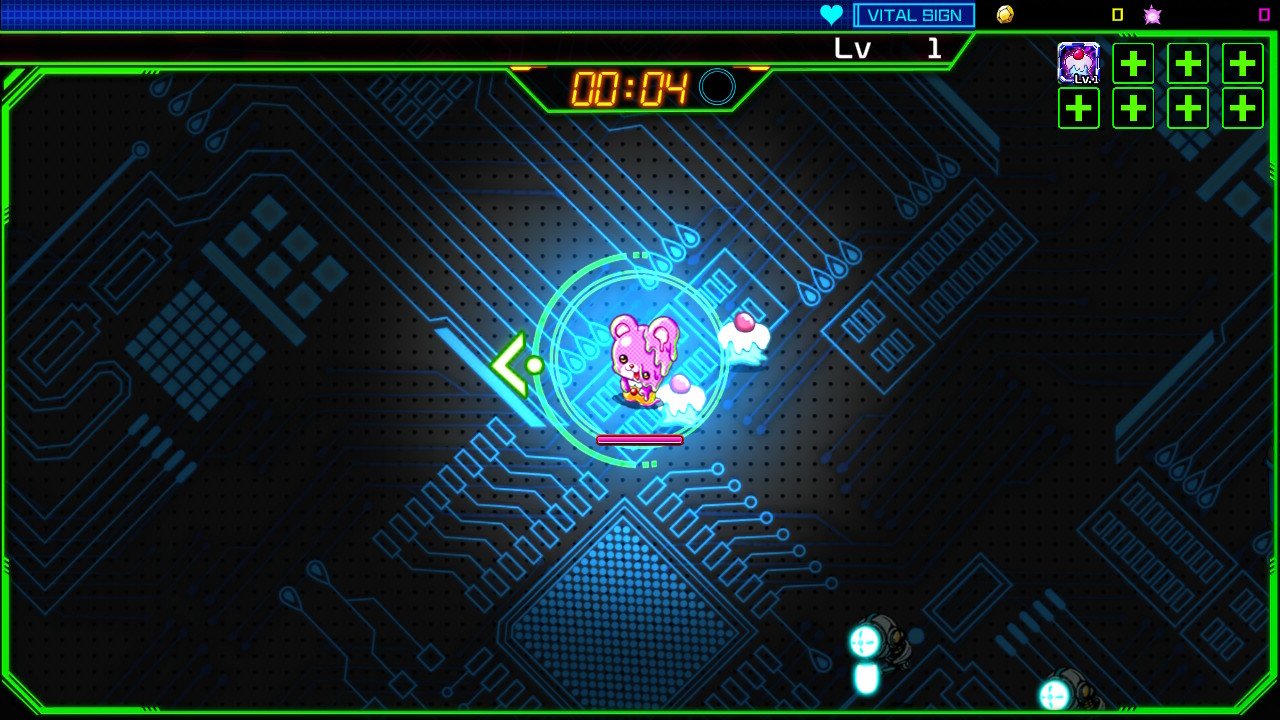Click the circle emblem beside the timer

pos(714,87)
